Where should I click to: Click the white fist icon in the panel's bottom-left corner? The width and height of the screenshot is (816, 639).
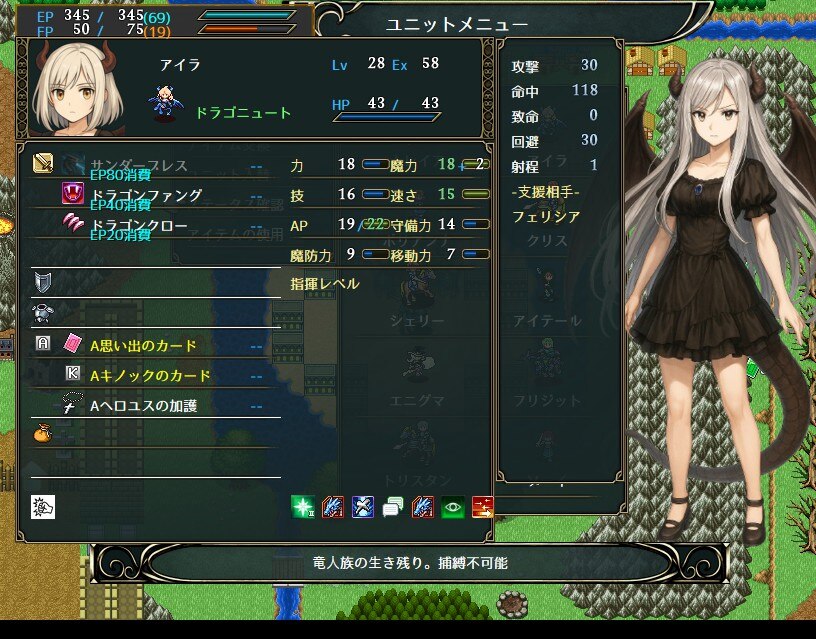pyautogui.click(x=43, y=507)
